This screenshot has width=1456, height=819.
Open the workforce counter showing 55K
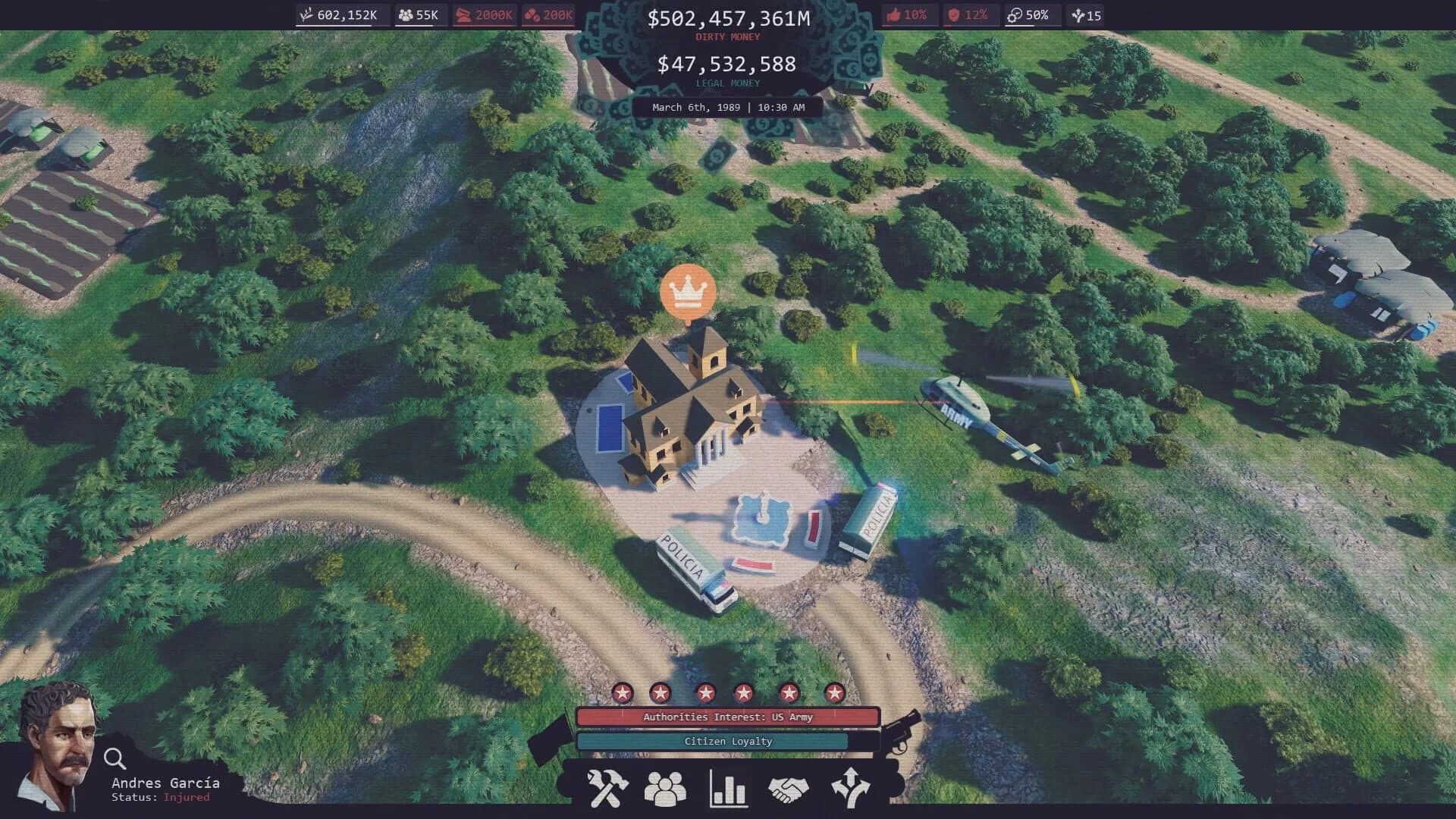point(420,14)
